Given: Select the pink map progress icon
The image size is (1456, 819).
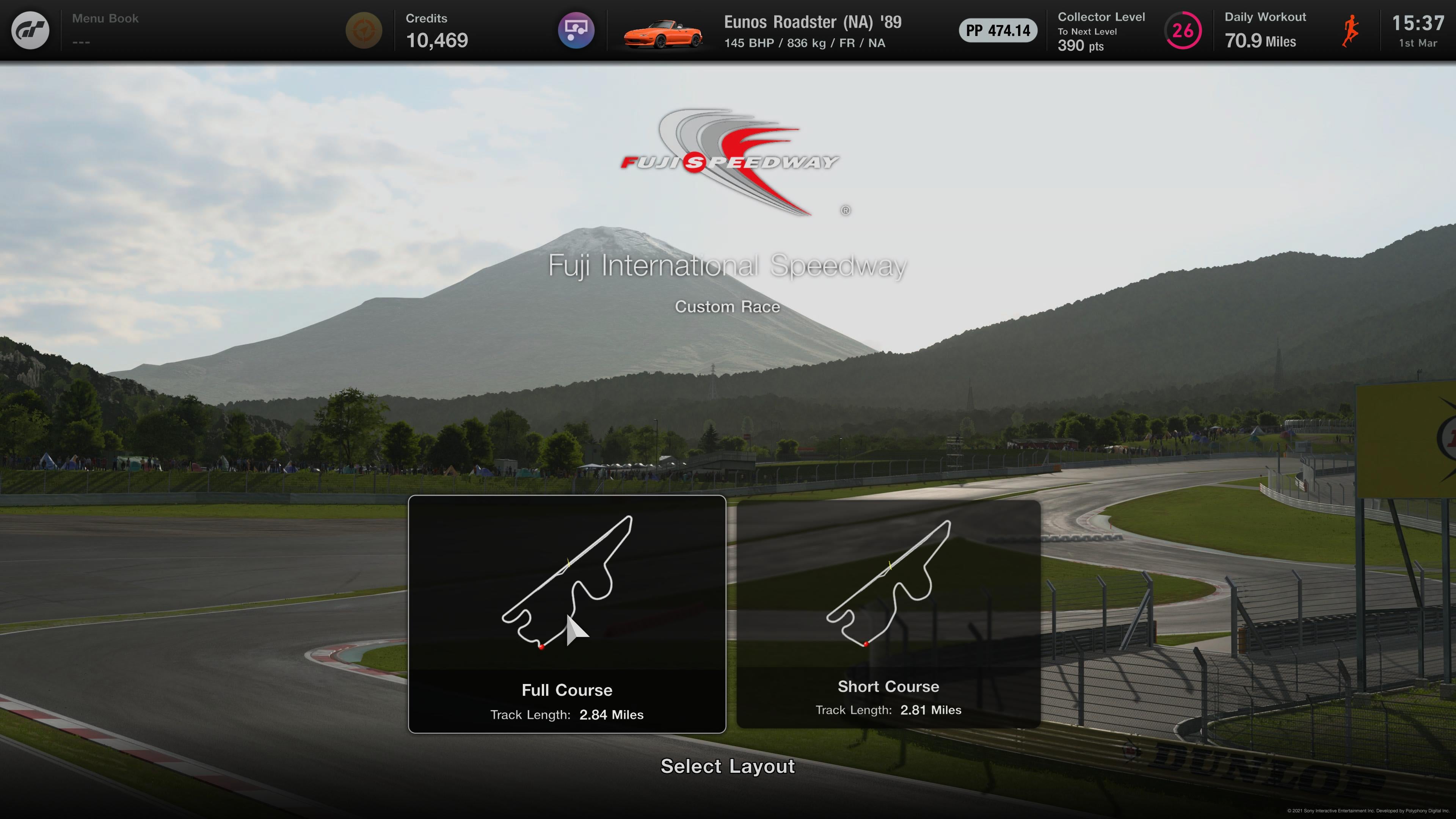Looking at the screenshot, I should [x=576, y=30].
